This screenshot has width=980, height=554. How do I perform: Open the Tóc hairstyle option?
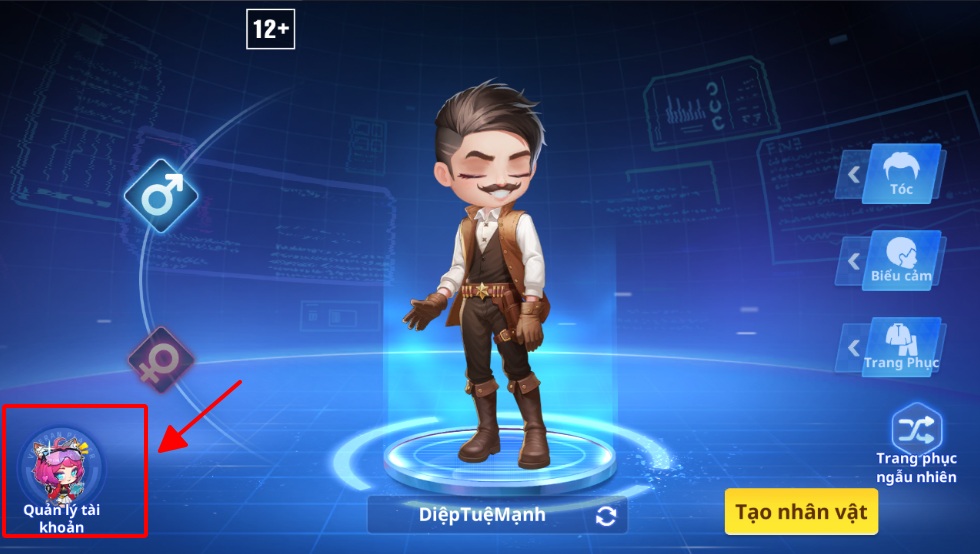[x=901, y=174]
